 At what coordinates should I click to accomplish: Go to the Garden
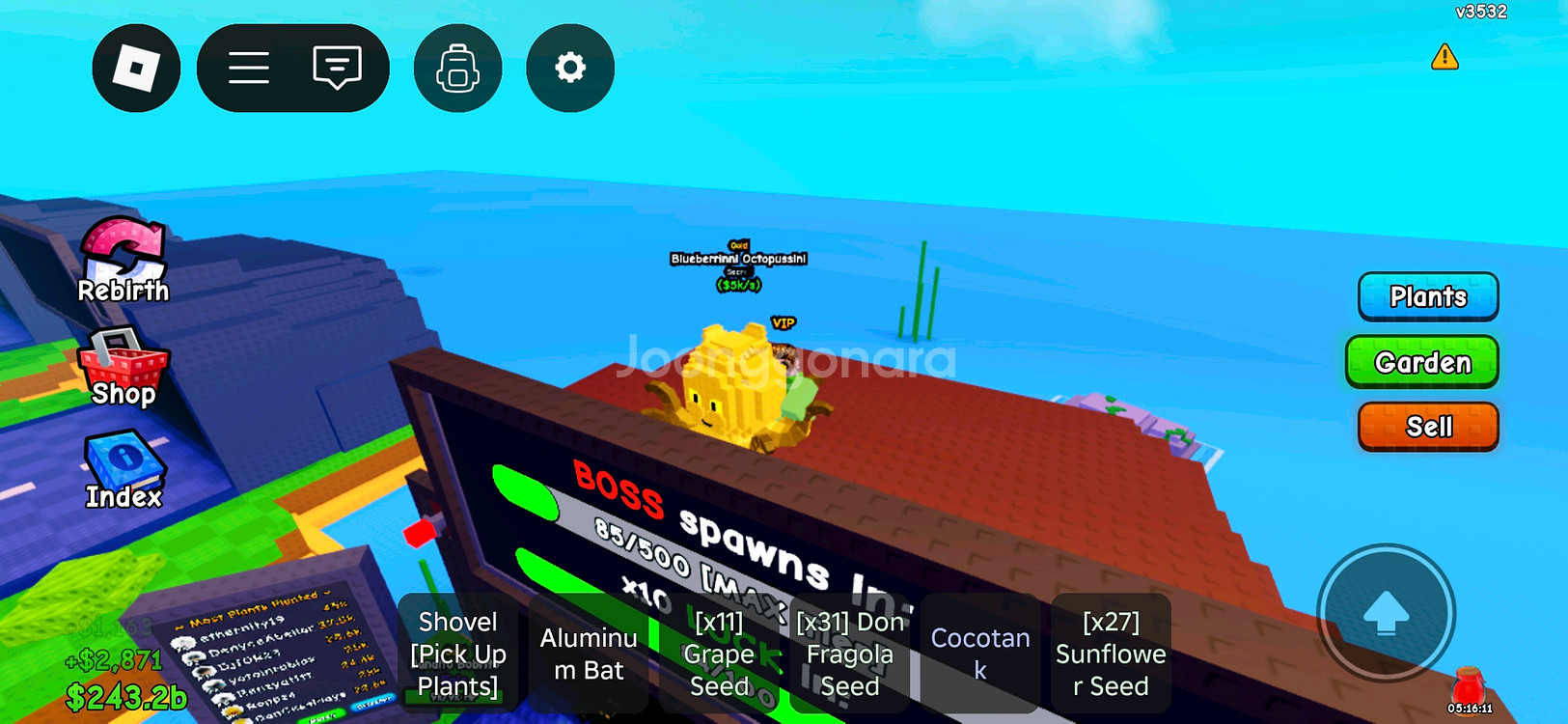(x=1422, y=362)
